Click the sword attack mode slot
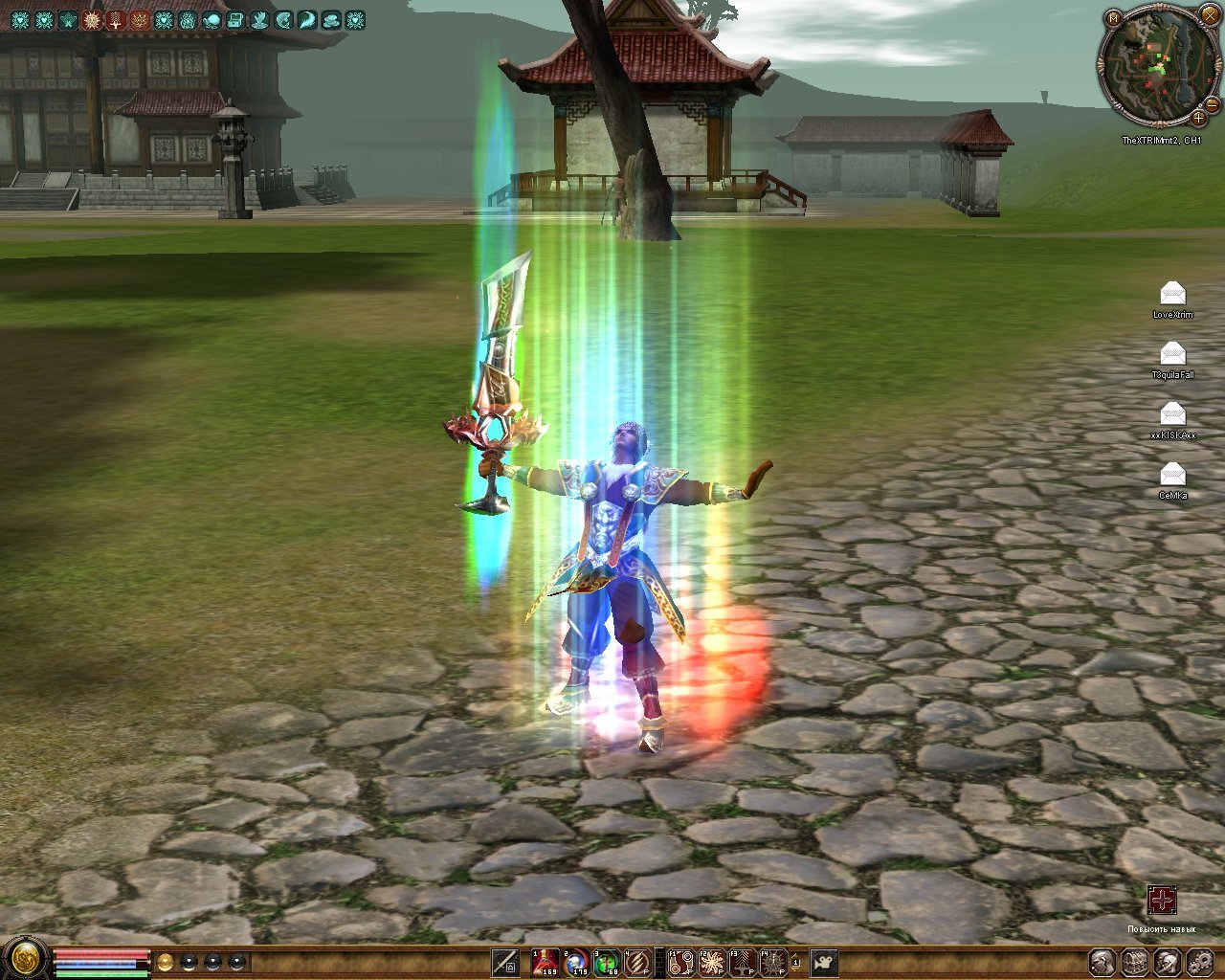 506,962
